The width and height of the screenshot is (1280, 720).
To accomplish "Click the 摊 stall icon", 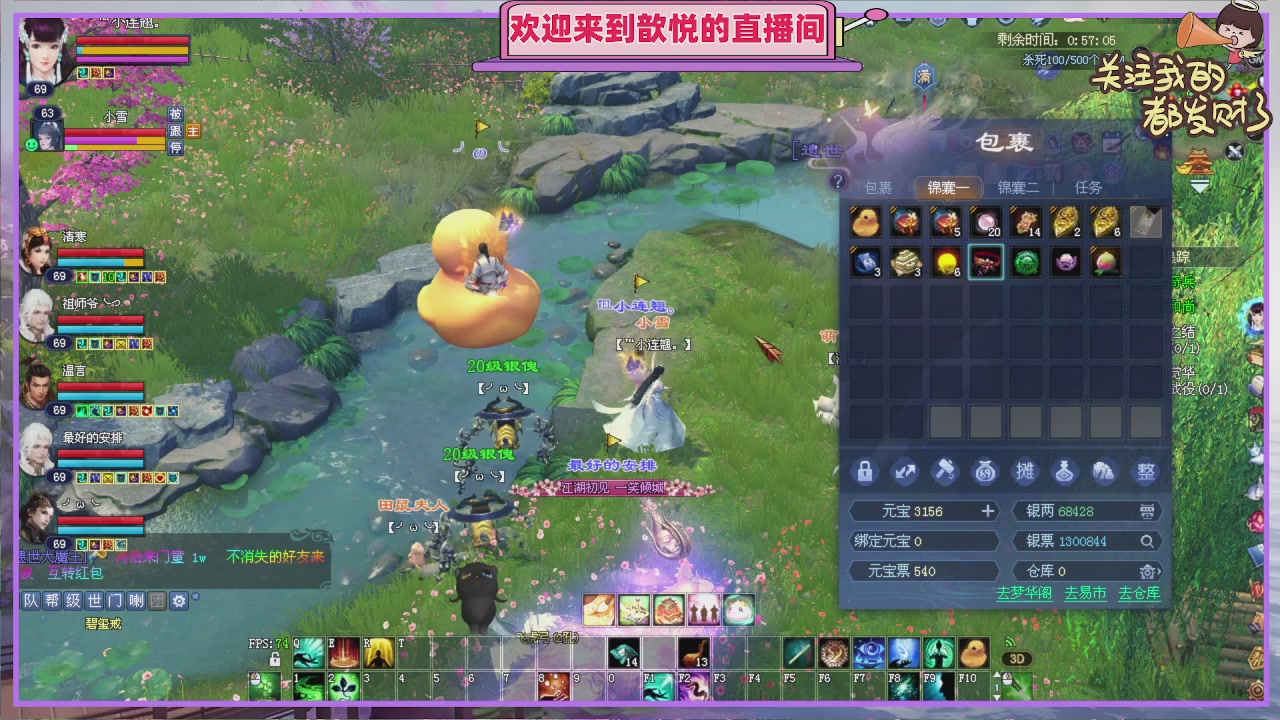I will pos(1025,471).
